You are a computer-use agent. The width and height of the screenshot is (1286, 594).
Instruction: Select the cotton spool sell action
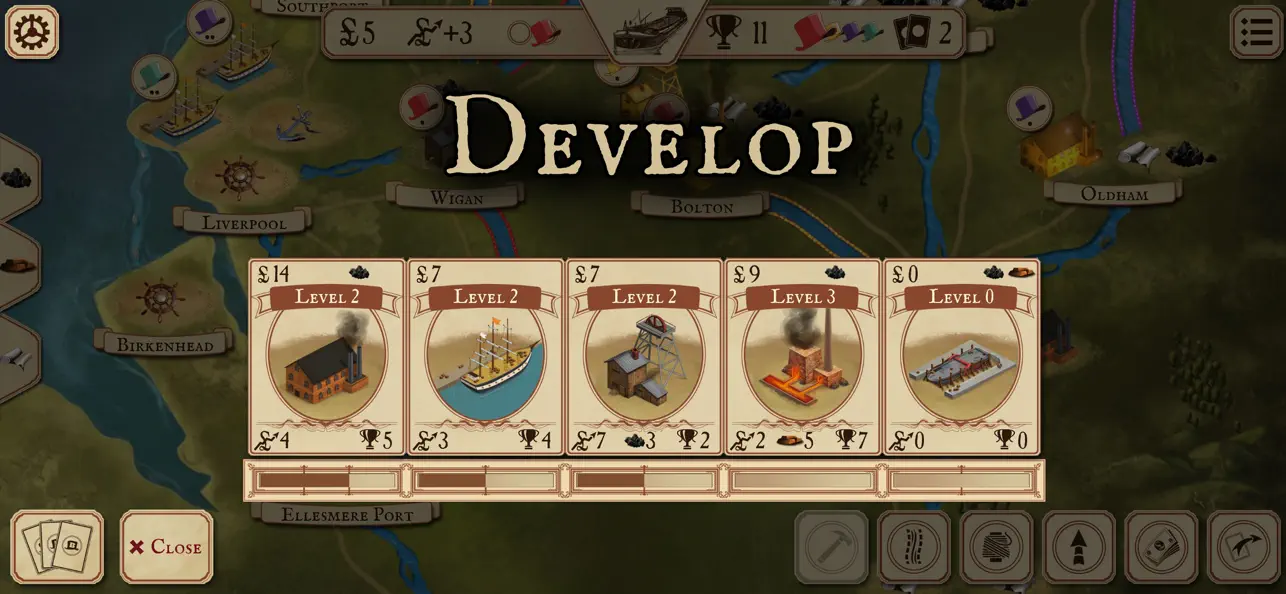tap(996, 547)
